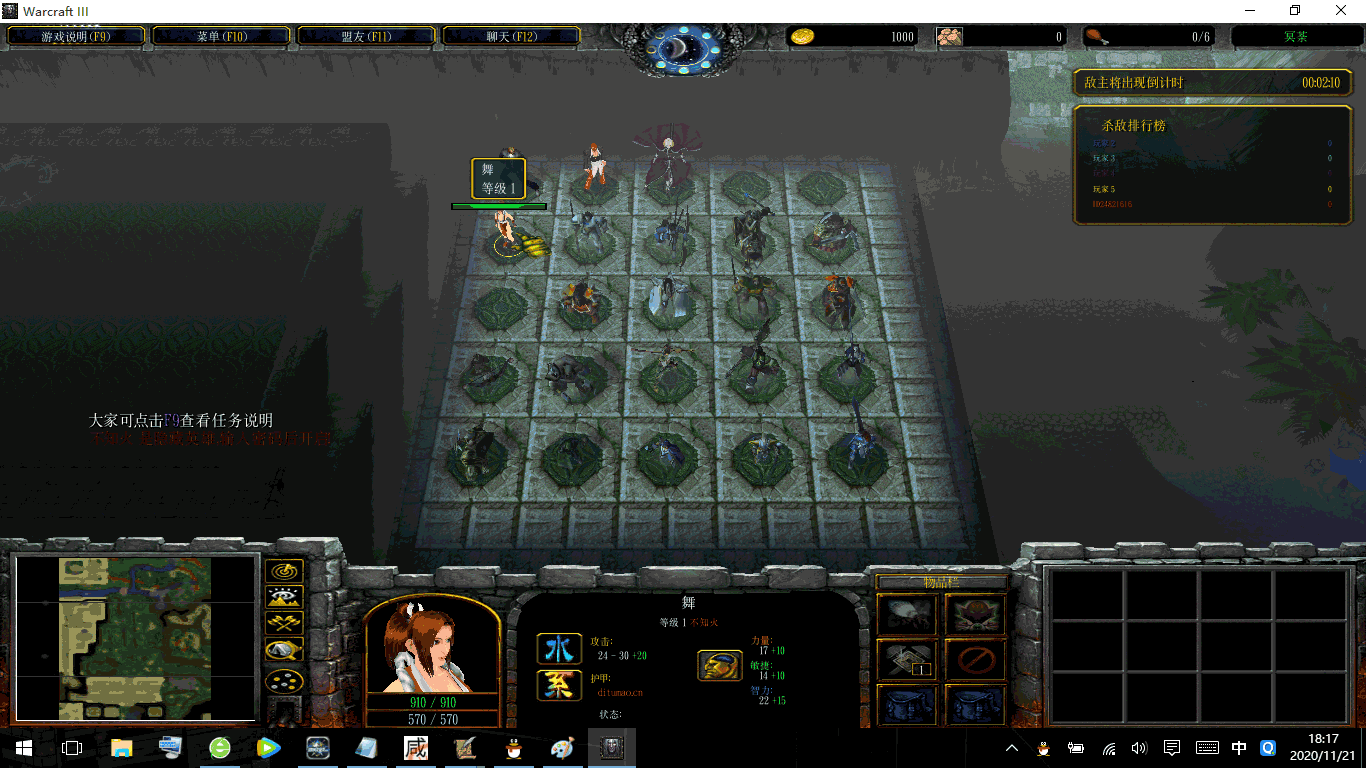The image size is (1366, 768).
Task: Click the minimap terrain view
Action: 136,638
